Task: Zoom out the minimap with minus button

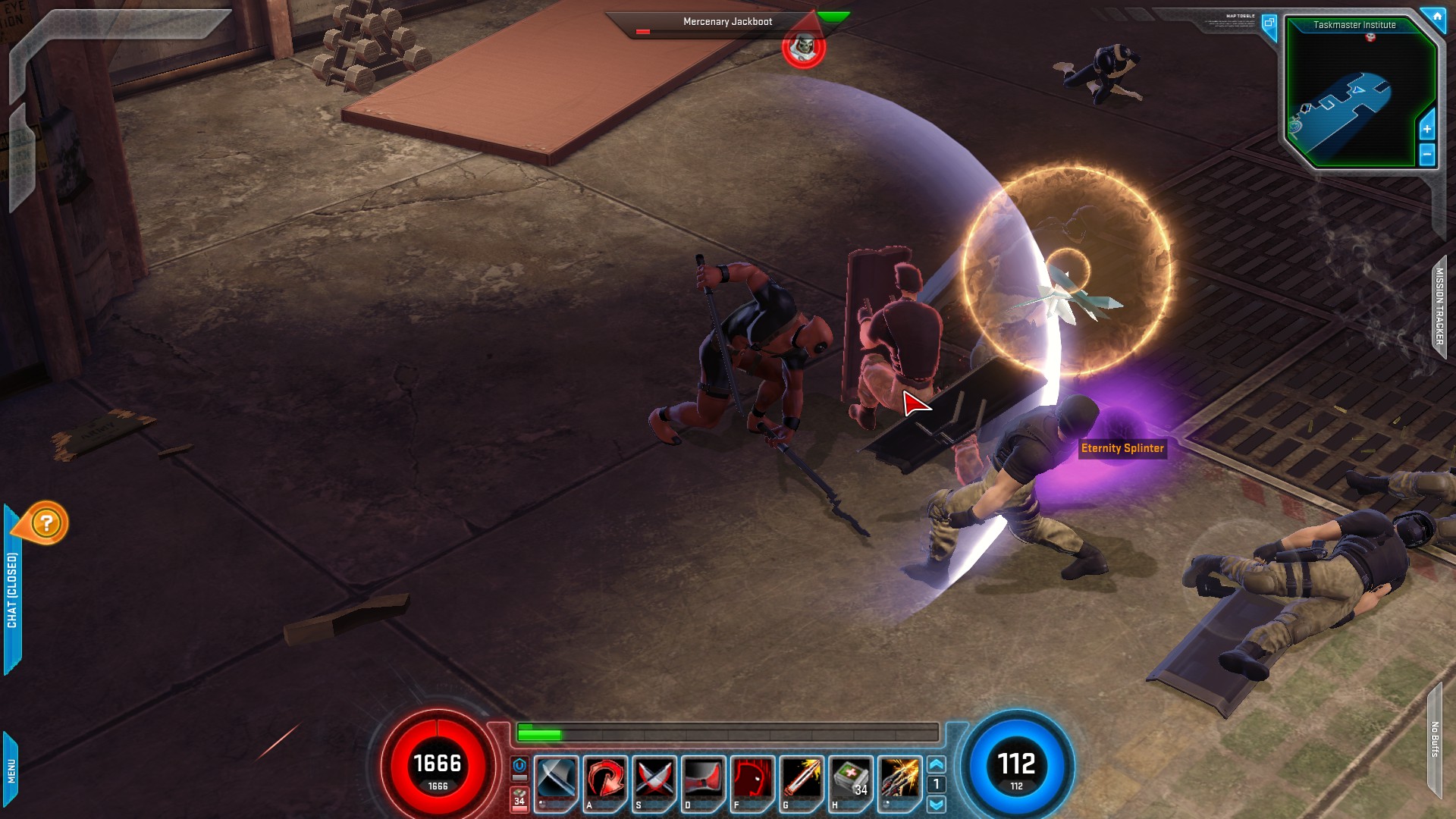Action: [1426, 155]
